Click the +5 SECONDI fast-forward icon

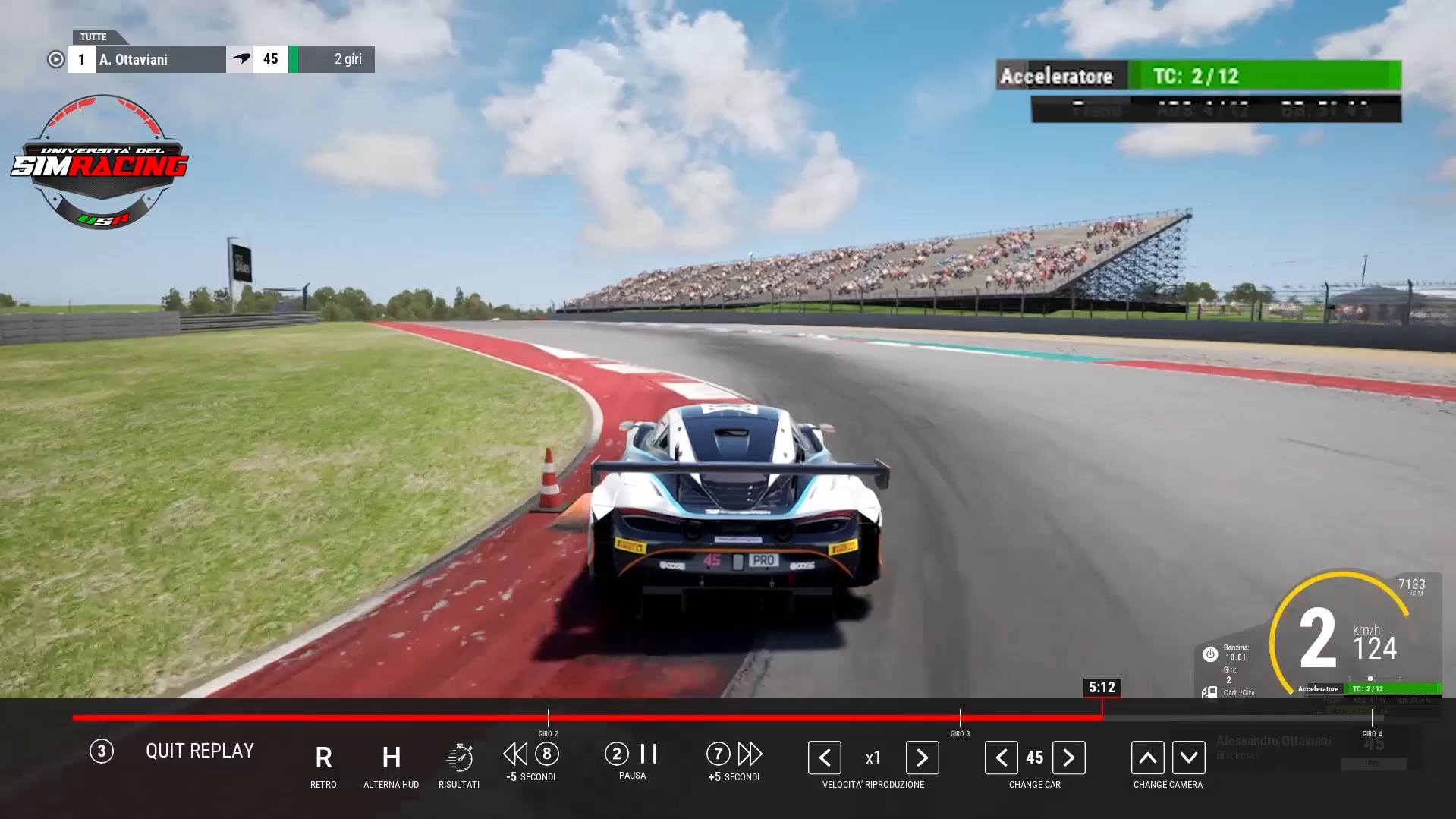(x=750, y=754)
